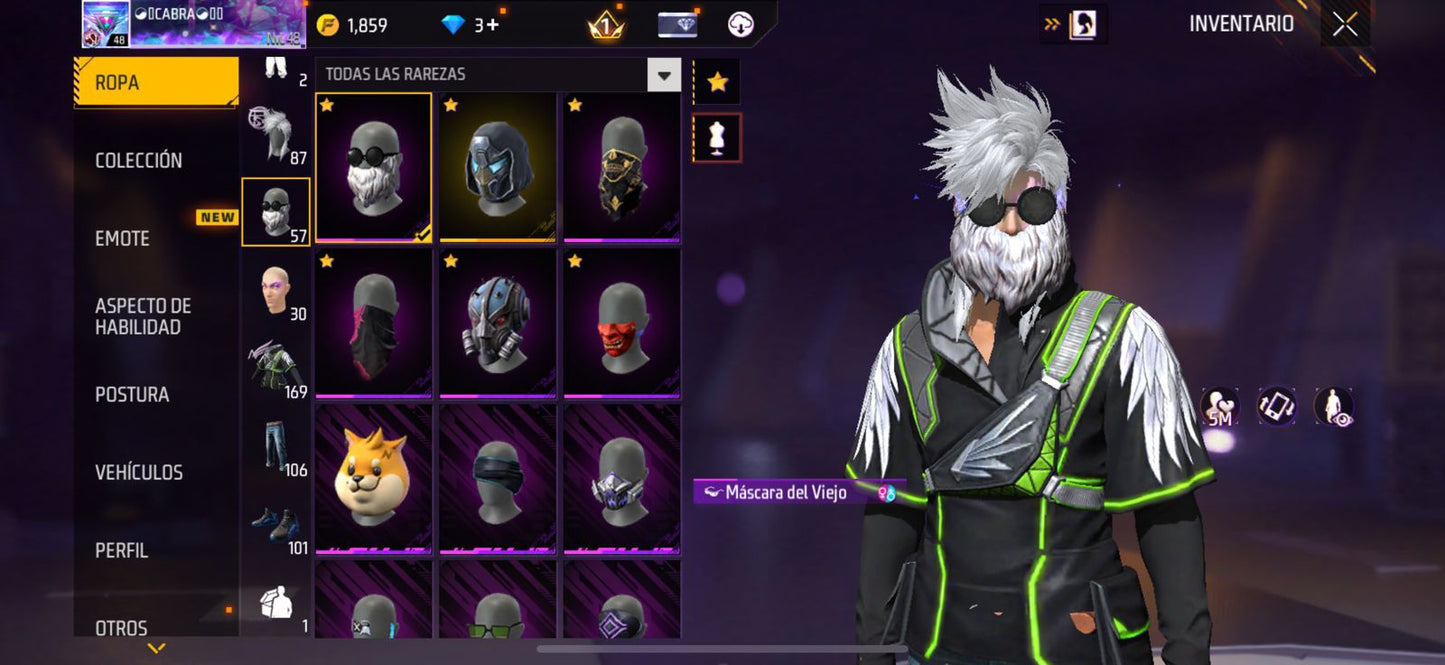1445x665 pixels.
Task: Select the old man beard mask item
Action: click(374, 167)
